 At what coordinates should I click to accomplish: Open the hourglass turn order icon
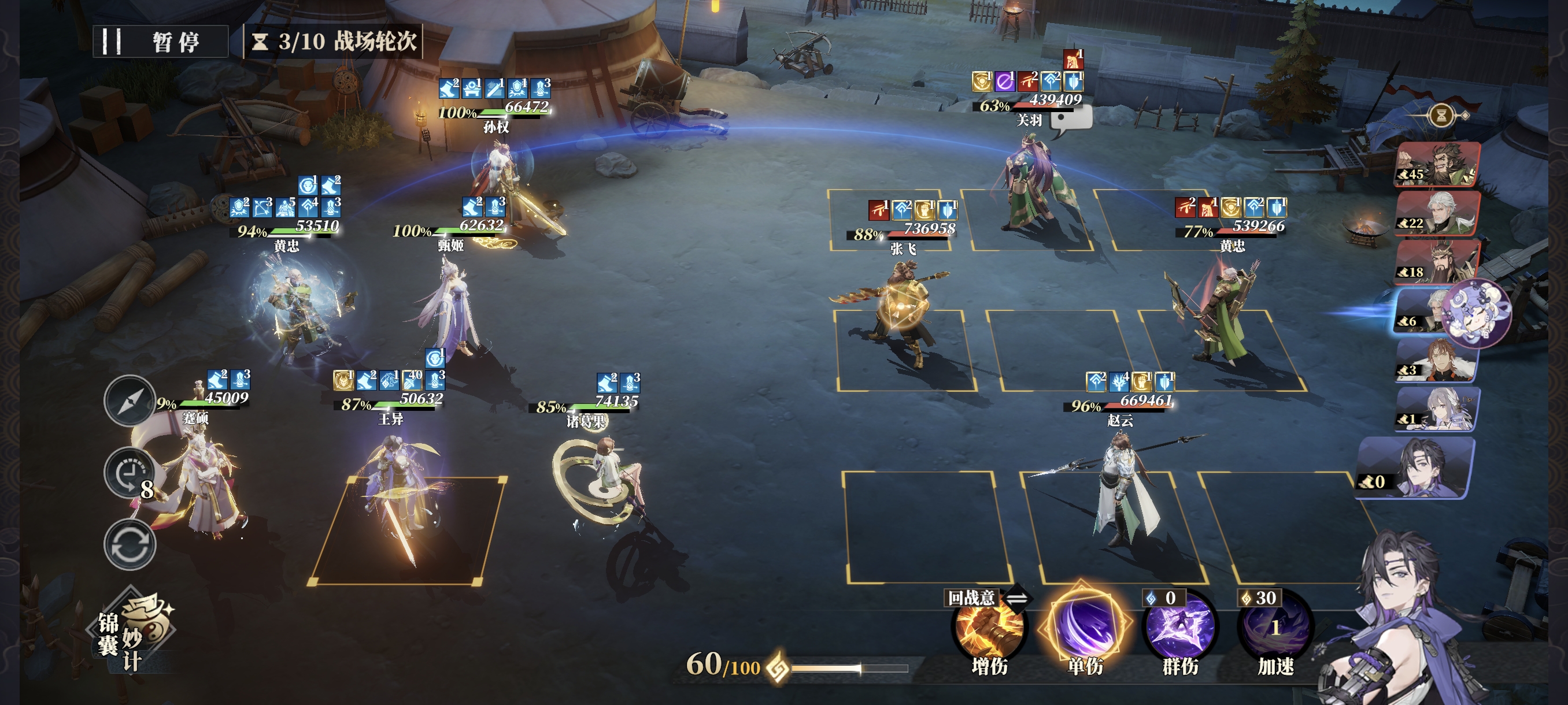click(x=1441, y=115)
